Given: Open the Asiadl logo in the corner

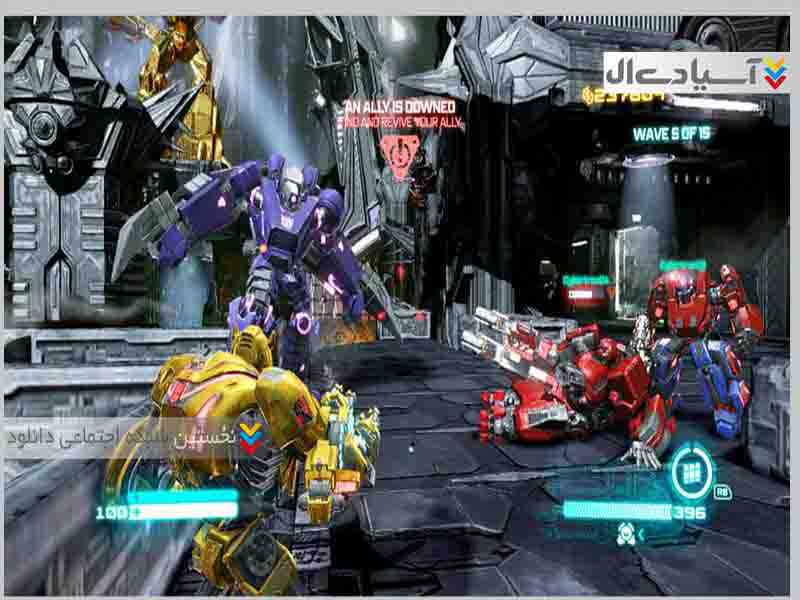Looking at the screenshot, I should 696,73.
